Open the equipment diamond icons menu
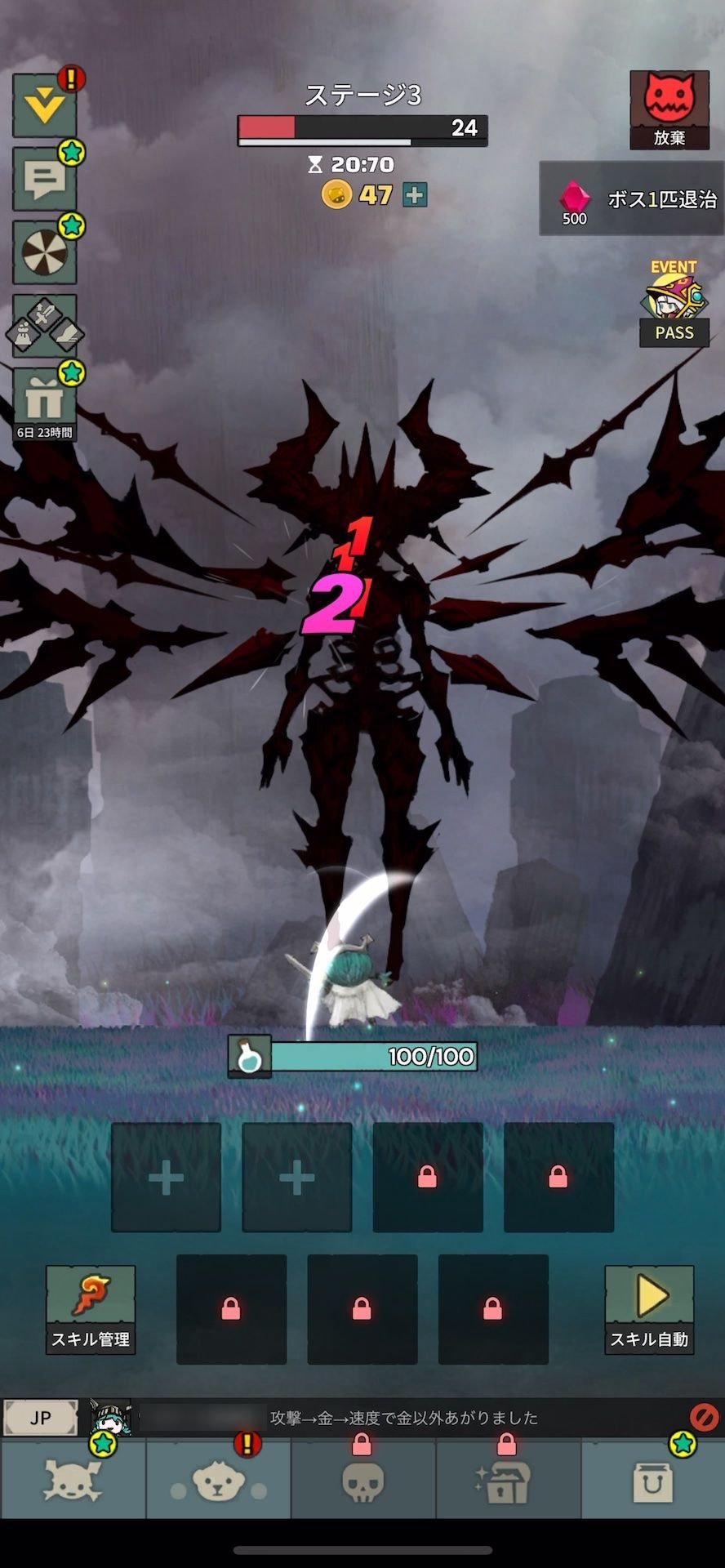This screenshot has width=725, height=1568. [45, 325]
